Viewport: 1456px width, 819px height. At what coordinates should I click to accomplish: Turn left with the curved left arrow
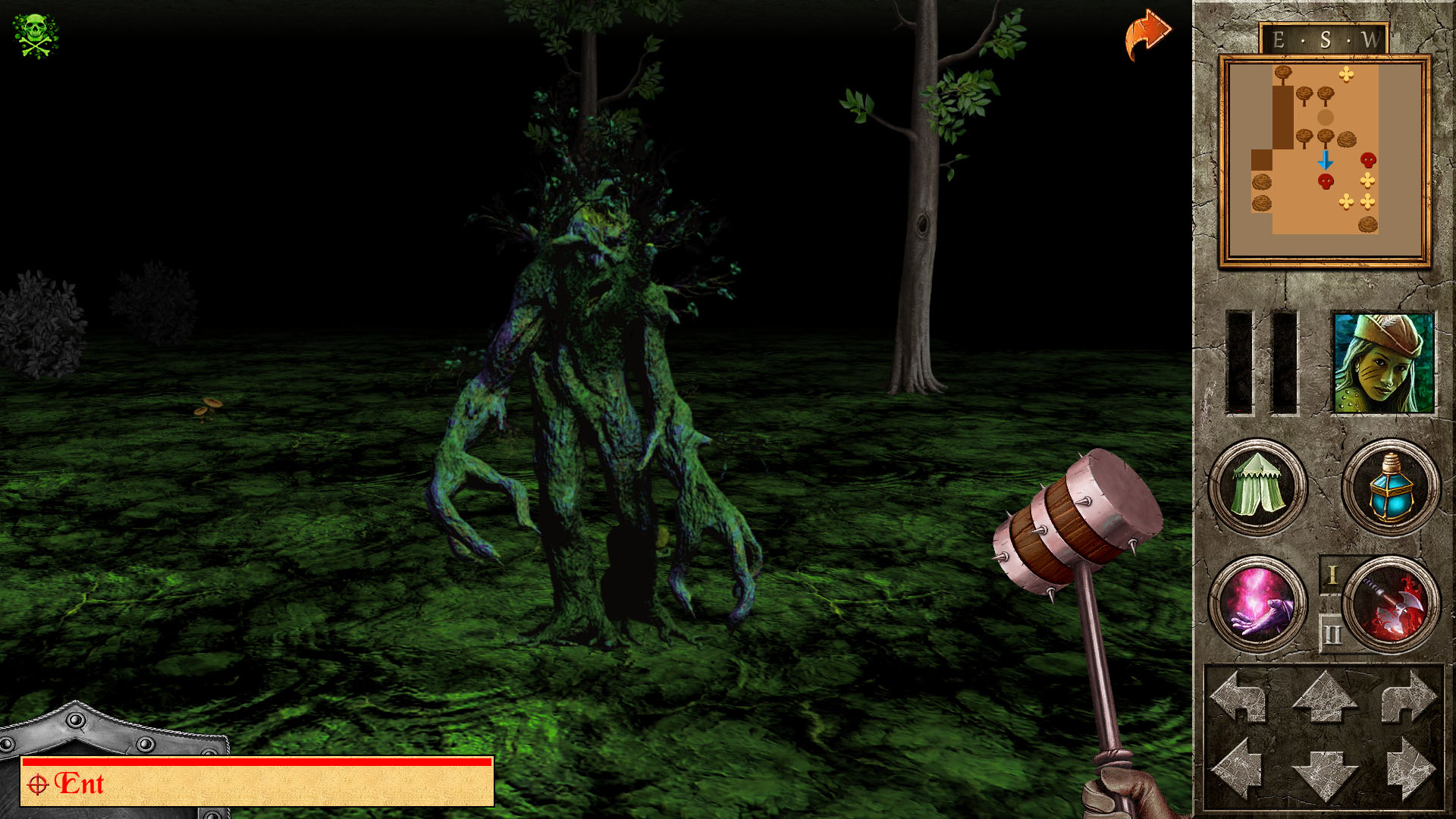1239,696
